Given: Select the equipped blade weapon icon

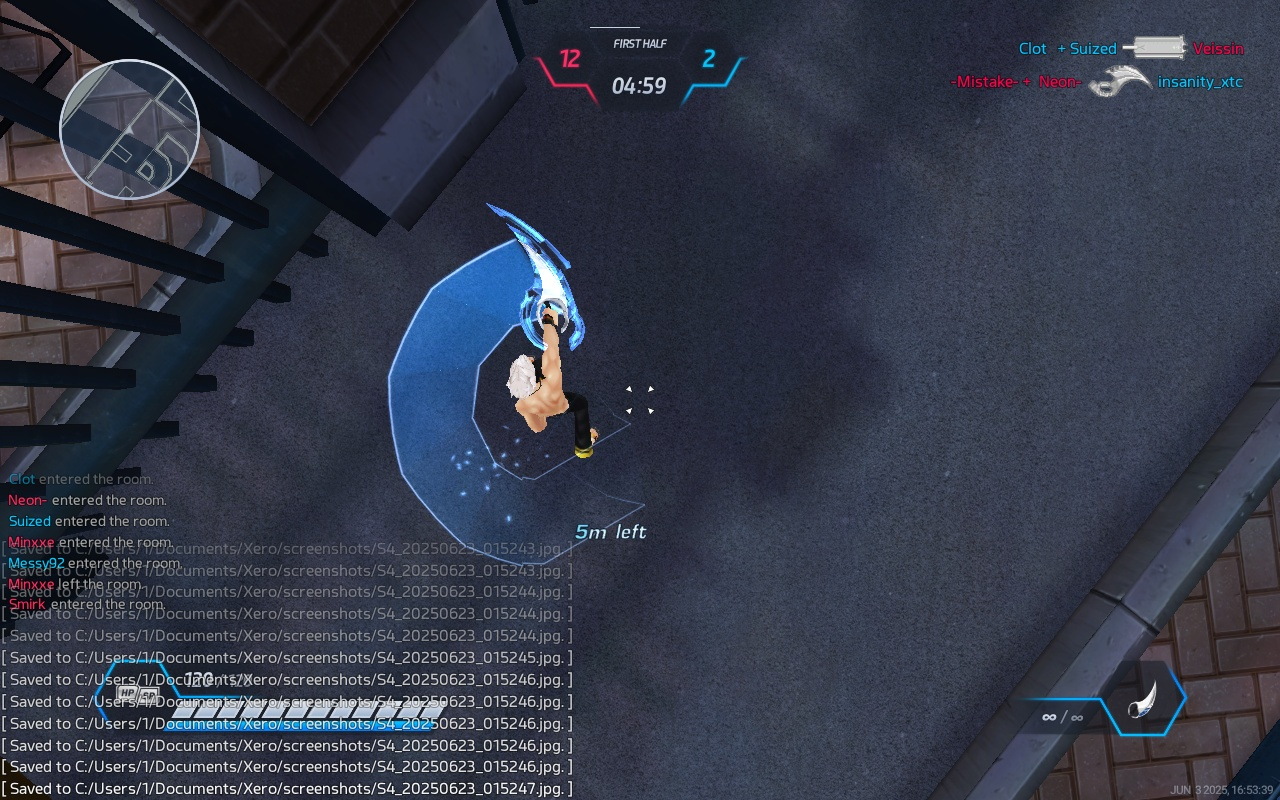Looking at the screenshot, I should coord(1143,699).
